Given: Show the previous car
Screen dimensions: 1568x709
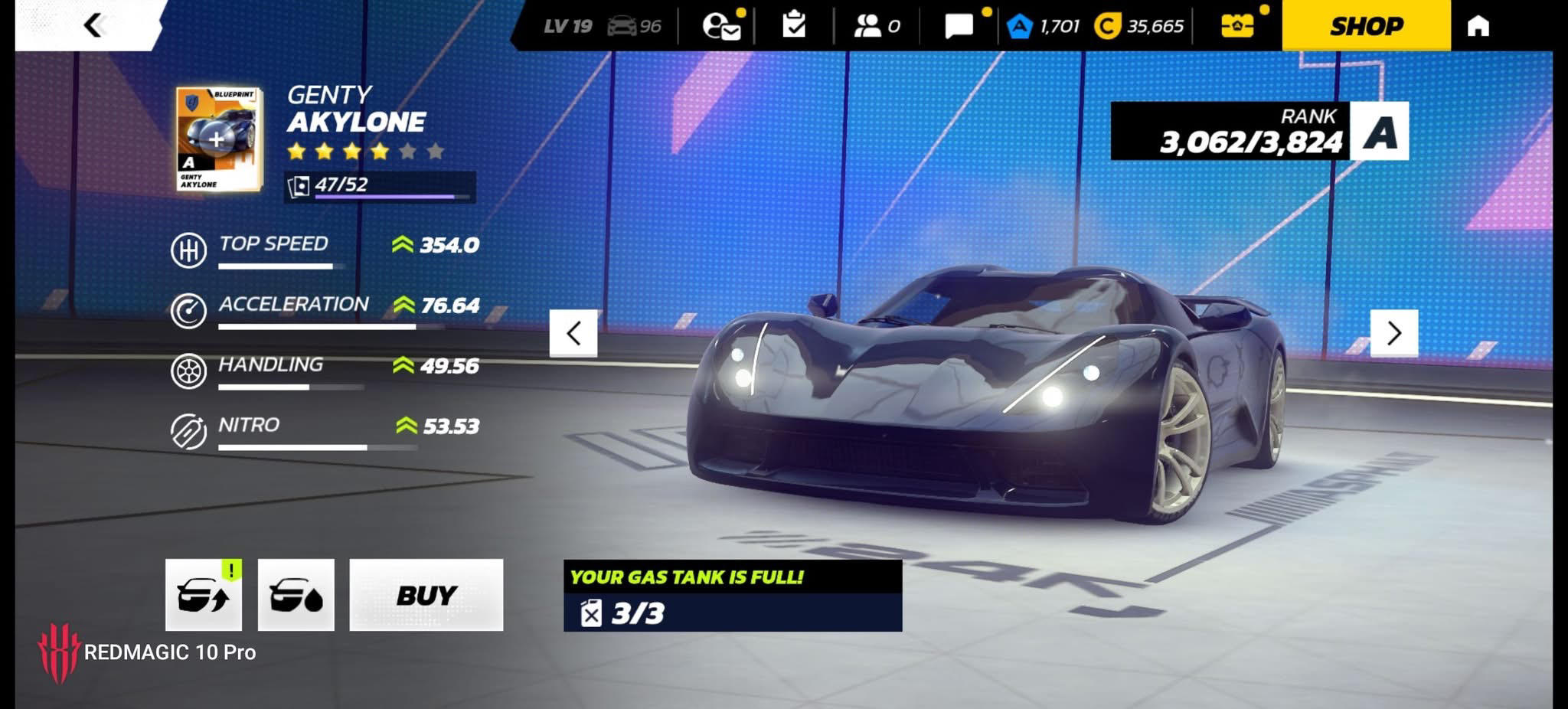Looking at the screenshot, I should click(573, 333).
